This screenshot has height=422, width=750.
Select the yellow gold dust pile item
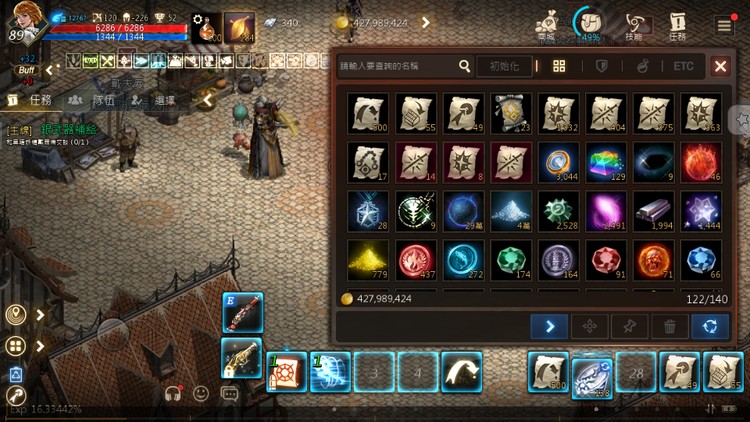[x=367, y=259]
